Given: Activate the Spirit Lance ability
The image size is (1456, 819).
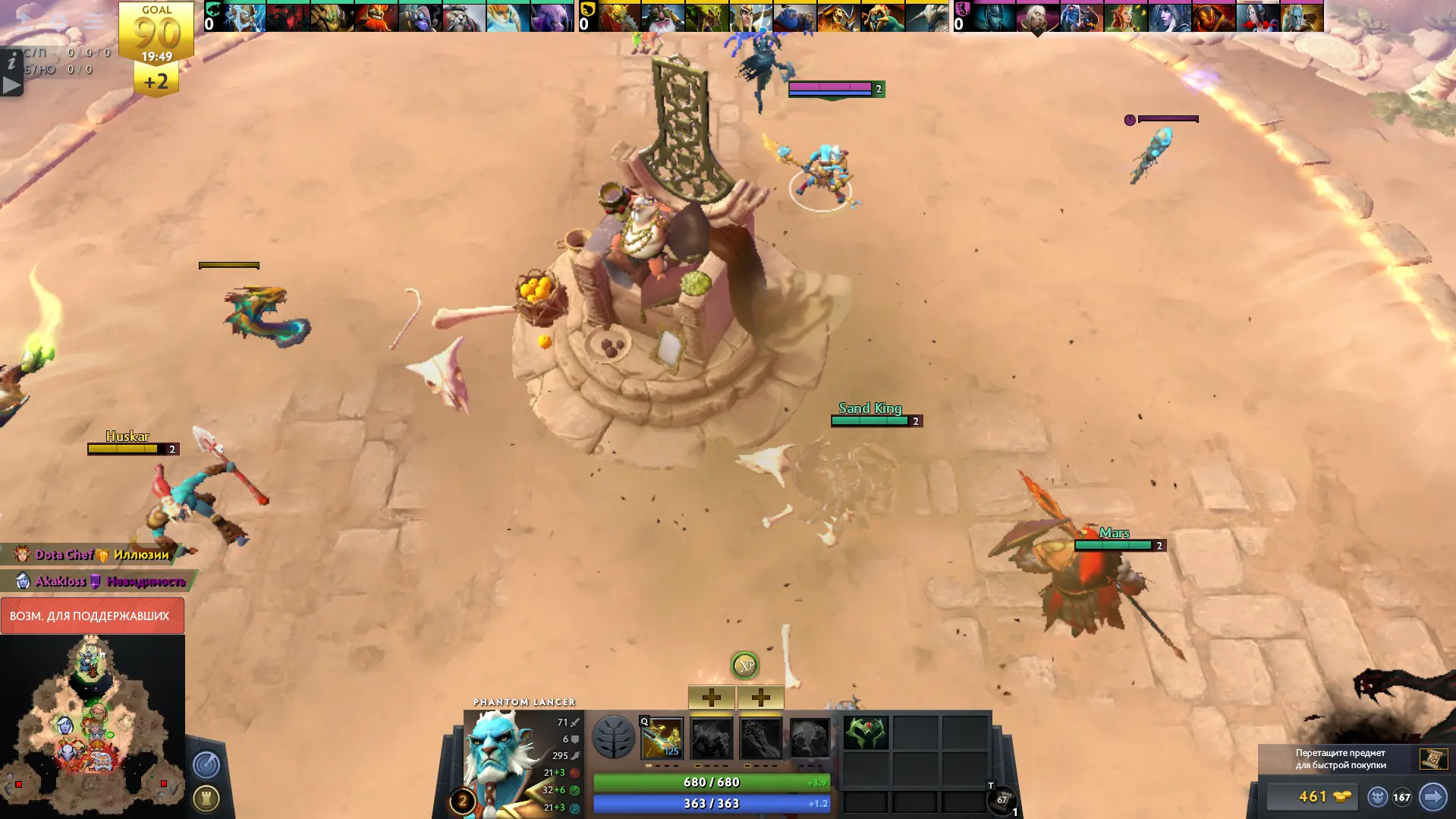Looking at the screenshot, I should tap(662, 738).
